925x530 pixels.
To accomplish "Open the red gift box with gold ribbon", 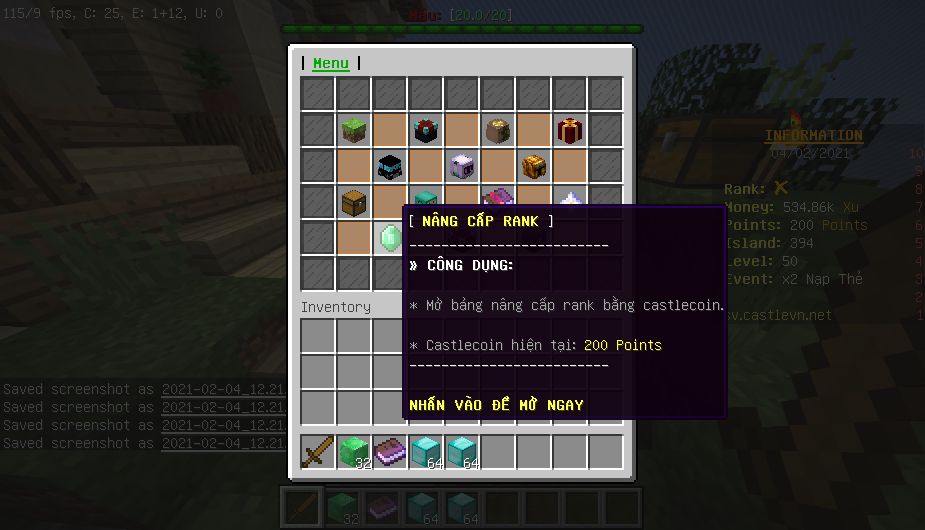I will [x=570, y=130].
